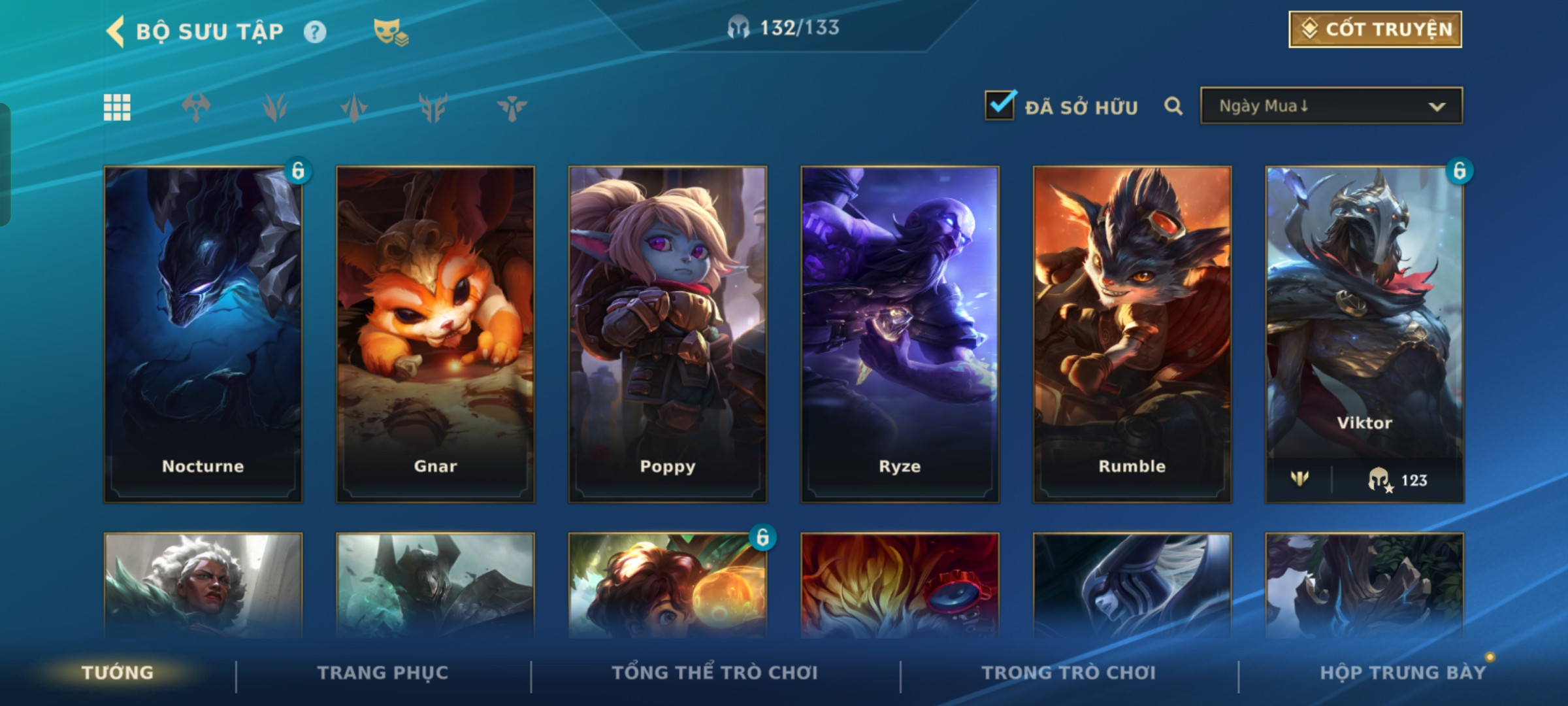The height and width of the screenshot is (706, 1568).
Task: Switch to the Tướng tab
Action: [118, 673]
